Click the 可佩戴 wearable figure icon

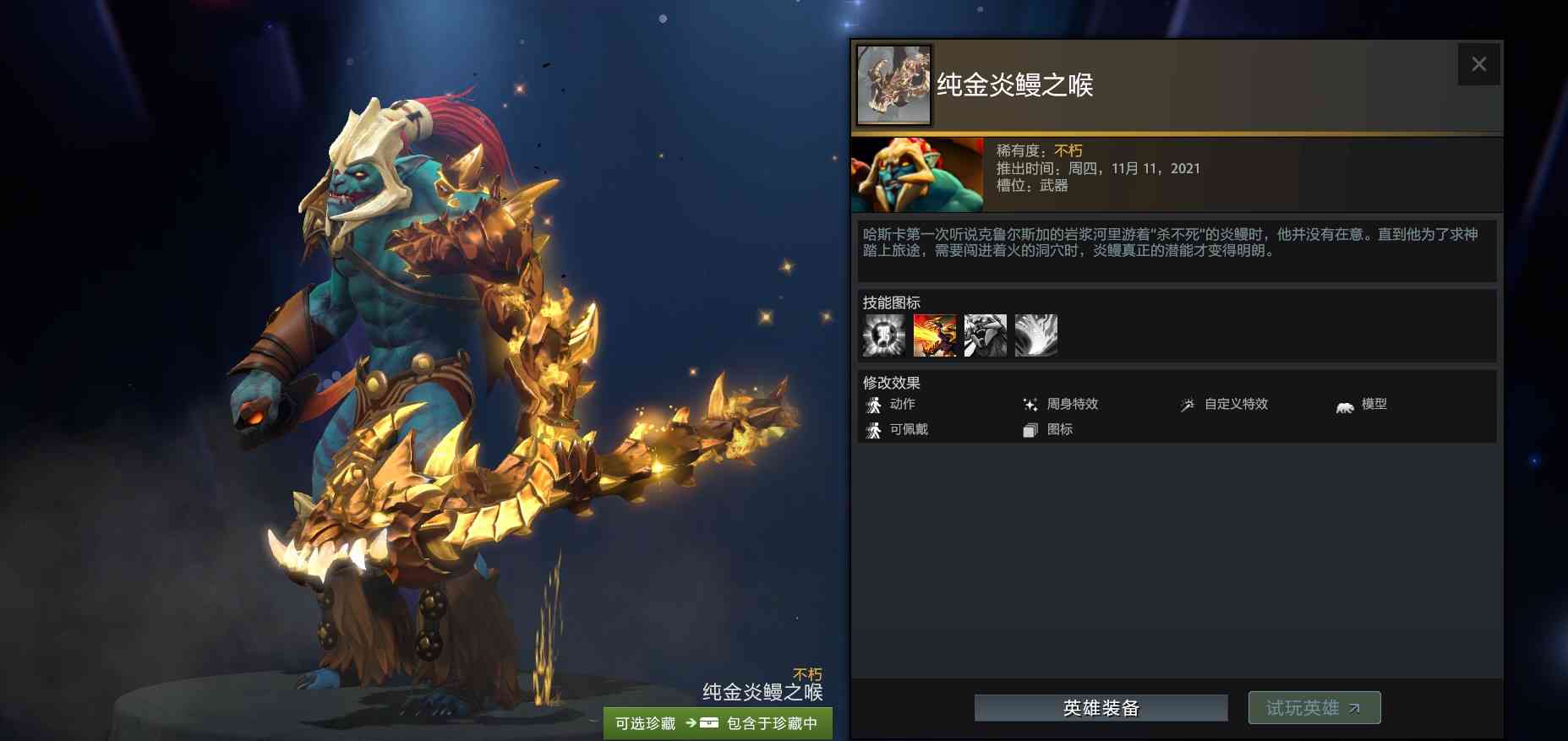(x=874, y=429)
